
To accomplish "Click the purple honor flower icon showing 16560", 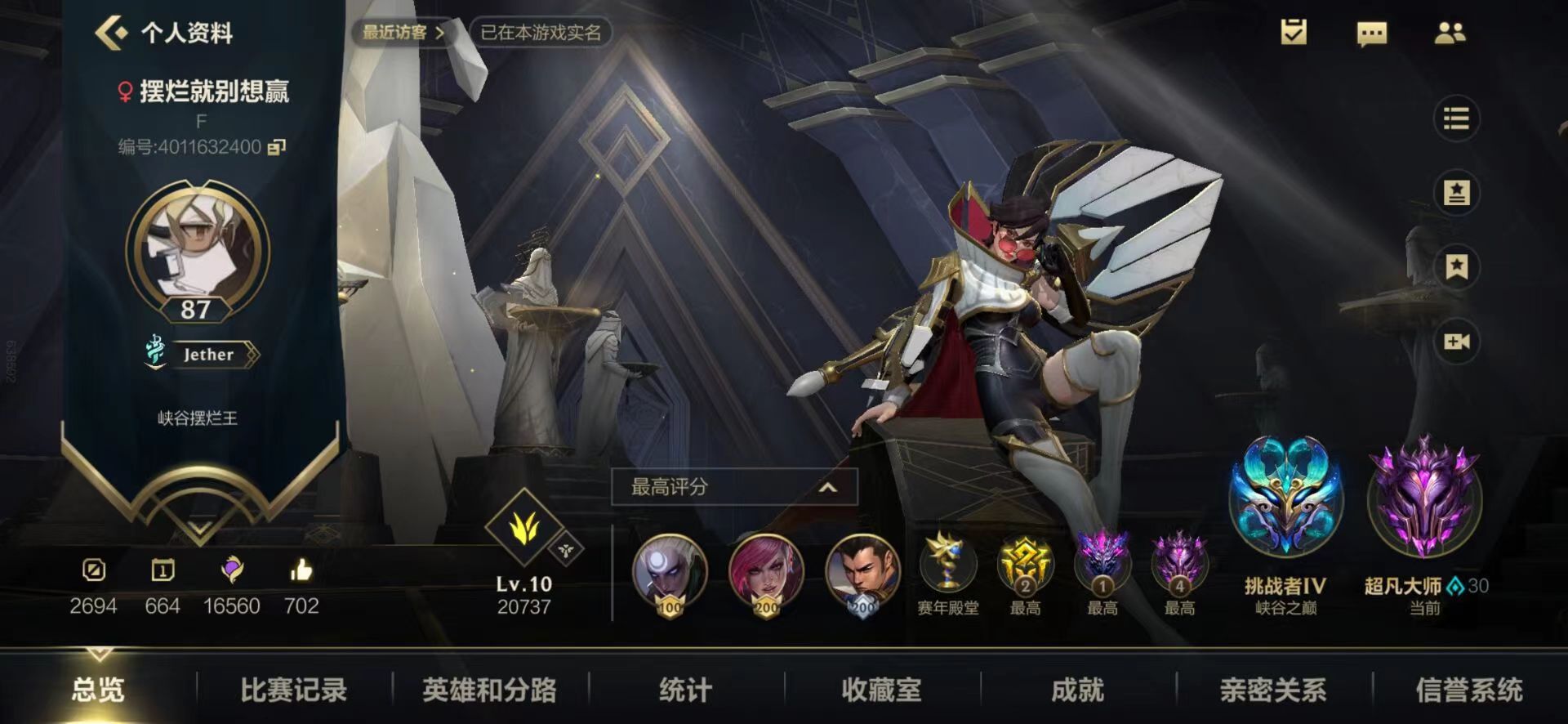I will 234,572.
